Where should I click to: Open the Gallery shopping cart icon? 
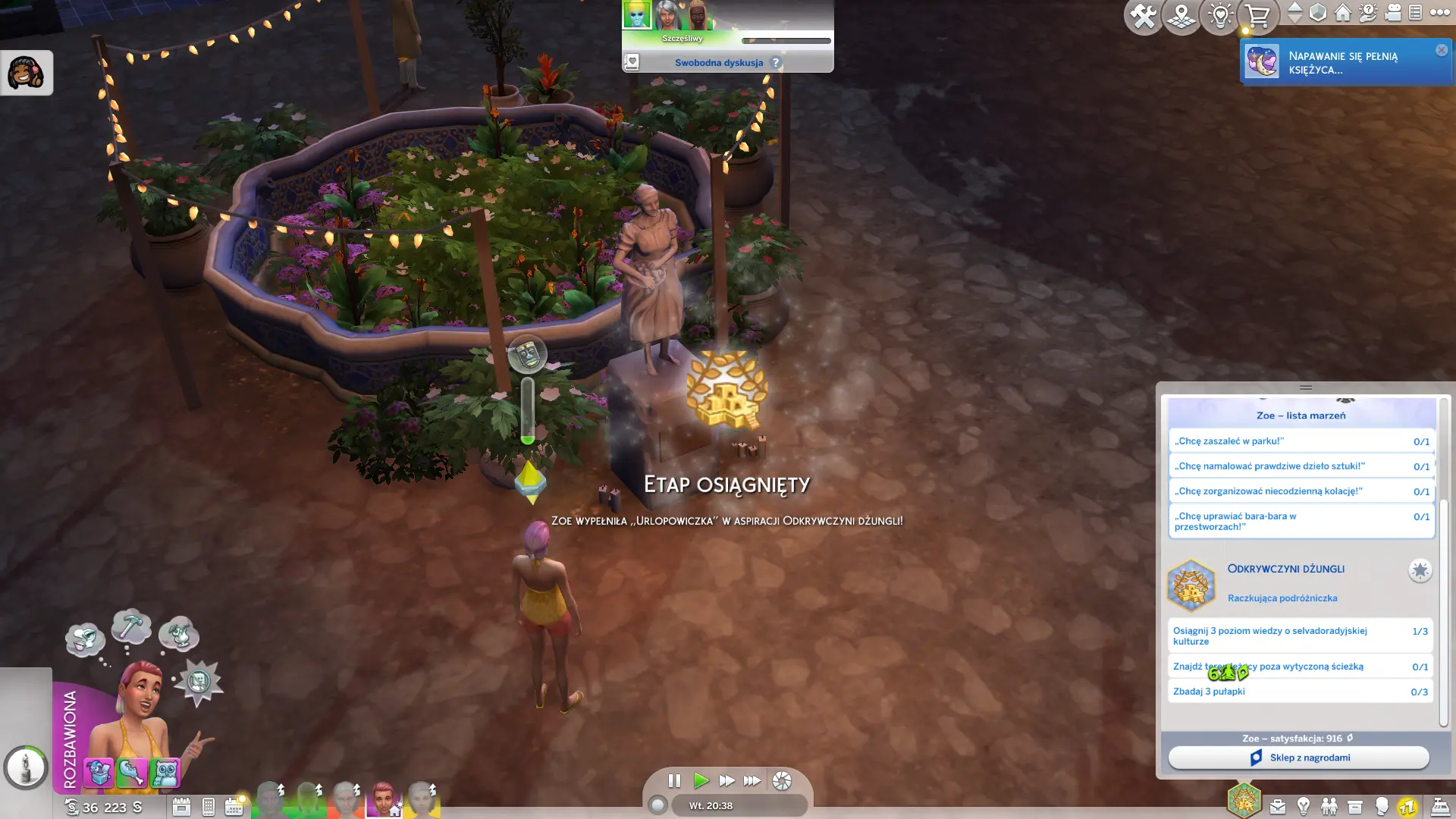[1257, 16]
